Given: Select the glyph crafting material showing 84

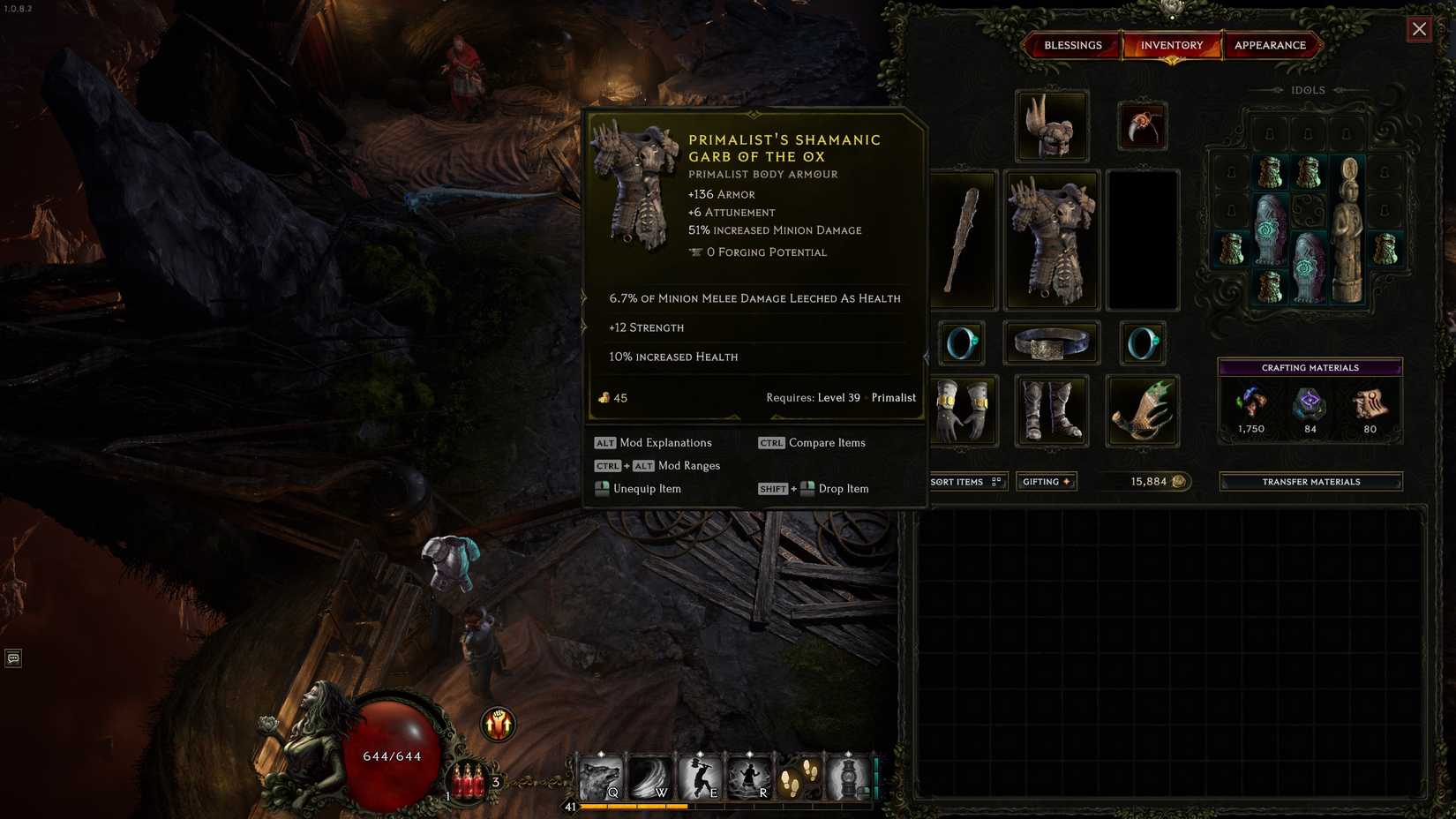Looking at the screenshot, I should (1310, 404).
